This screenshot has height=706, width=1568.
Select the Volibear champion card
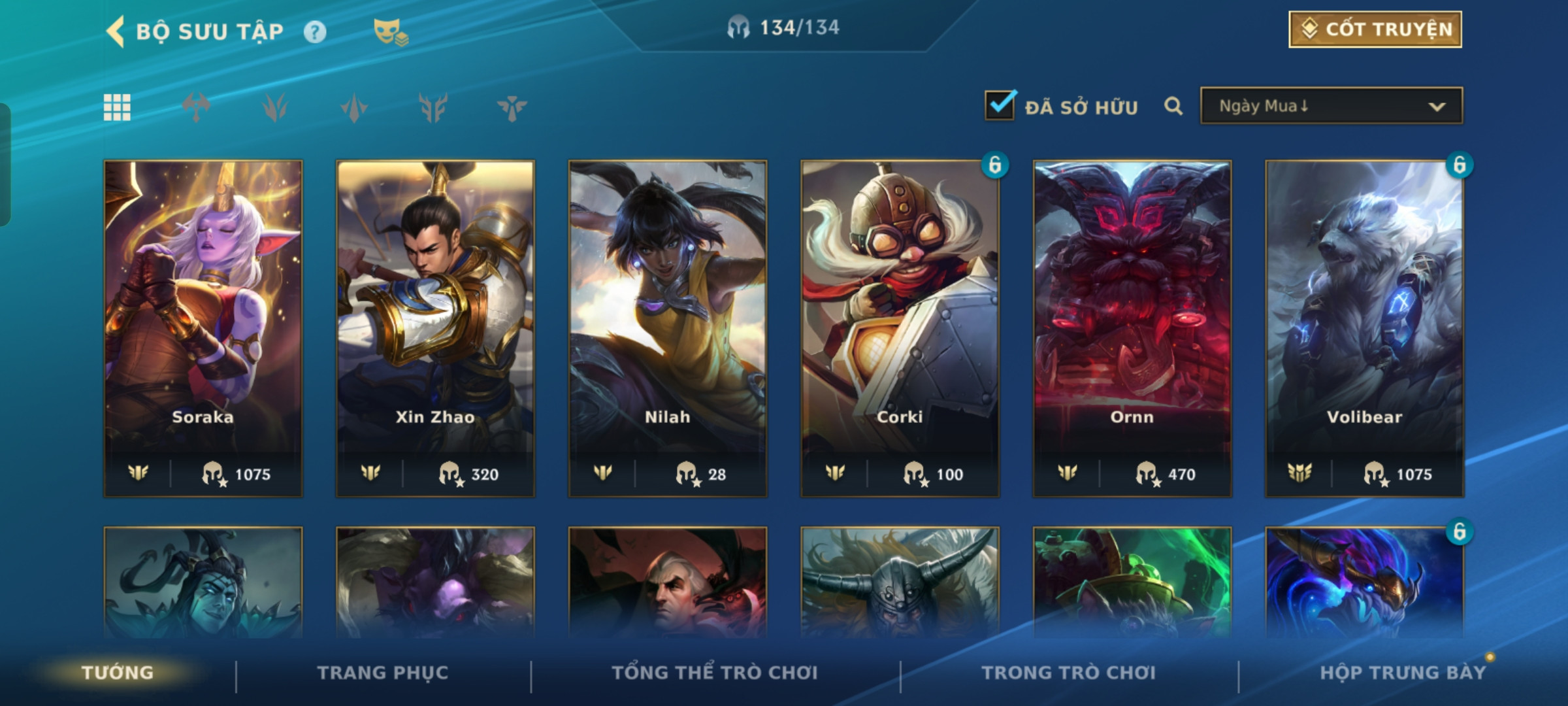pyautogui.click(x=1364, y=327)
